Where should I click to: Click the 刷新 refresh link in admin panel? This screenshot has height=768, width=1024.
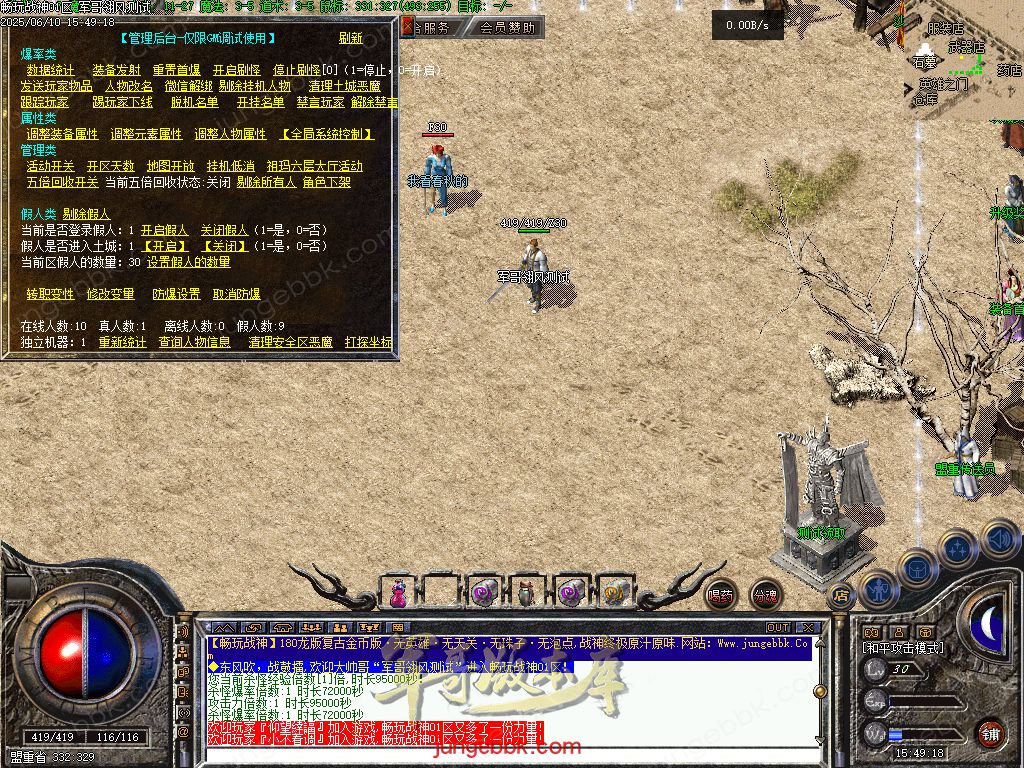[x=350, y=39]
